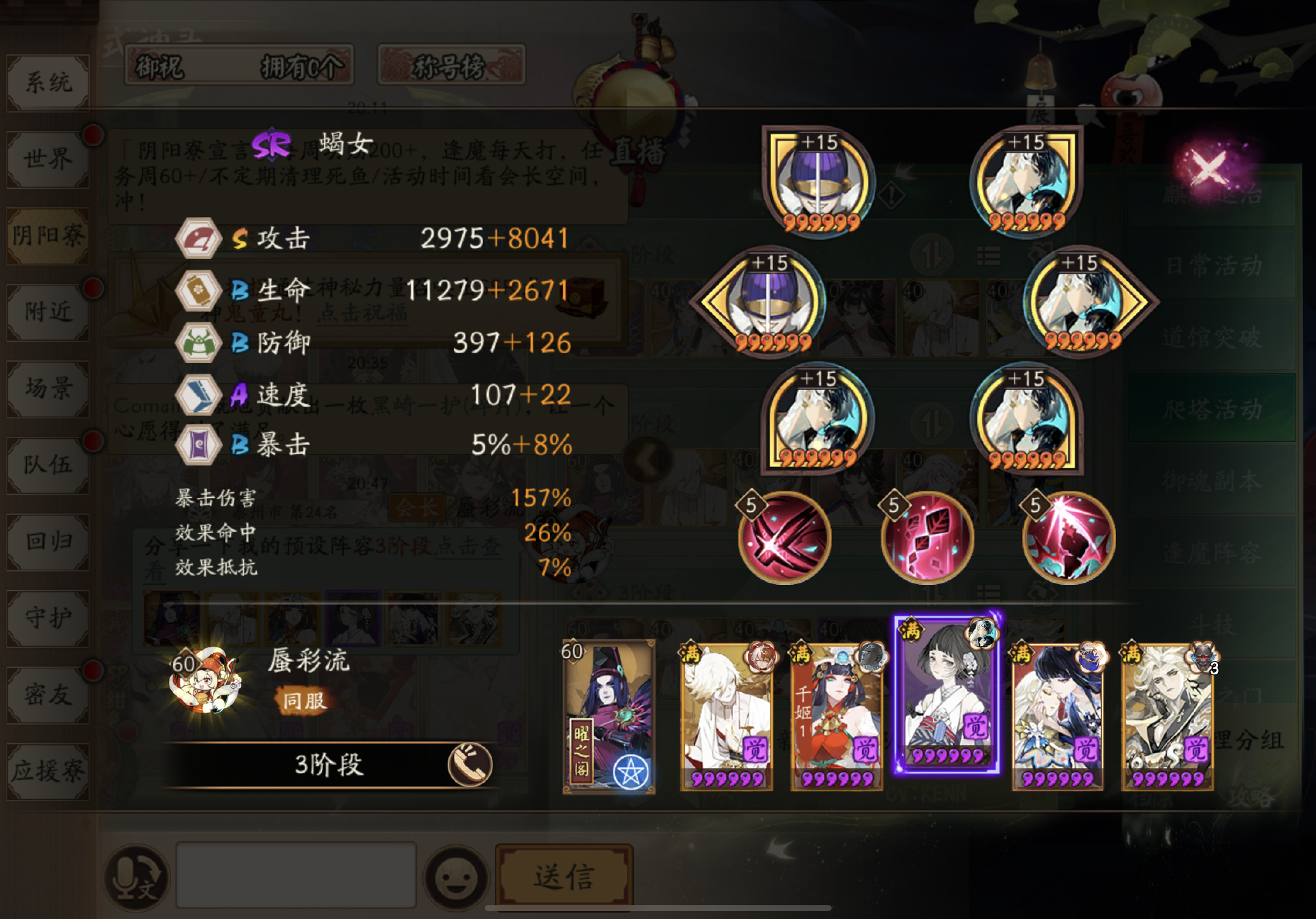Switch to the 系统 chat channel
This screenshot has width=1316, height=919.
pos(48,83)
